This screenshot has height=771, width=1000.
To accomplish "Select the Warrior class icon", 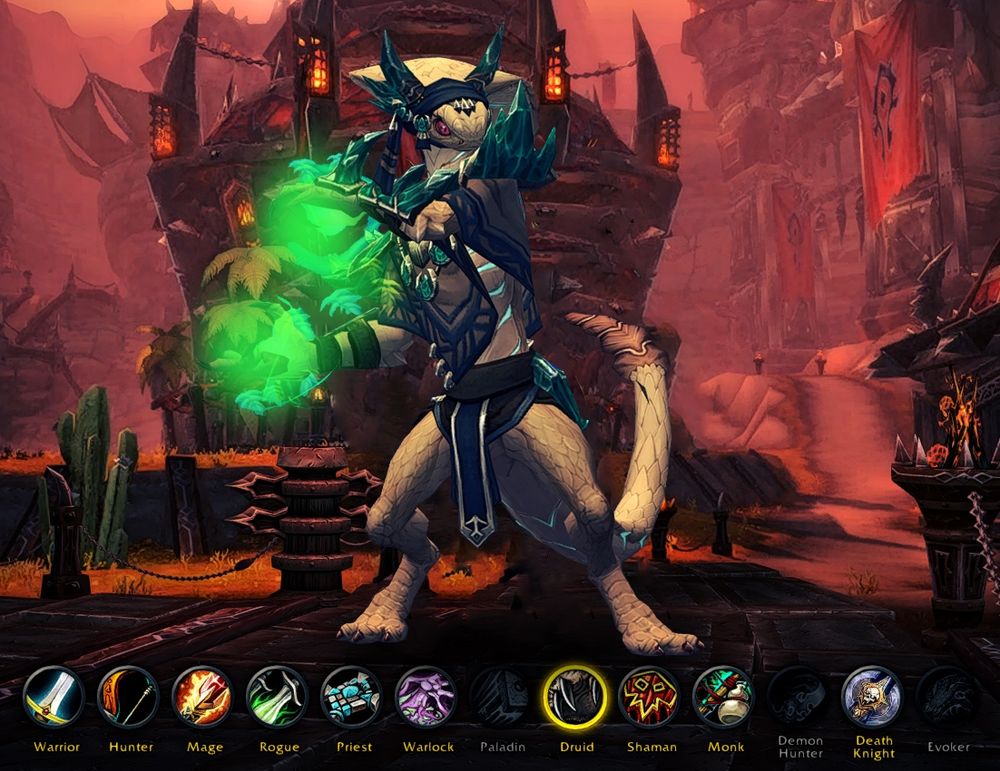I will click(54, 696).
